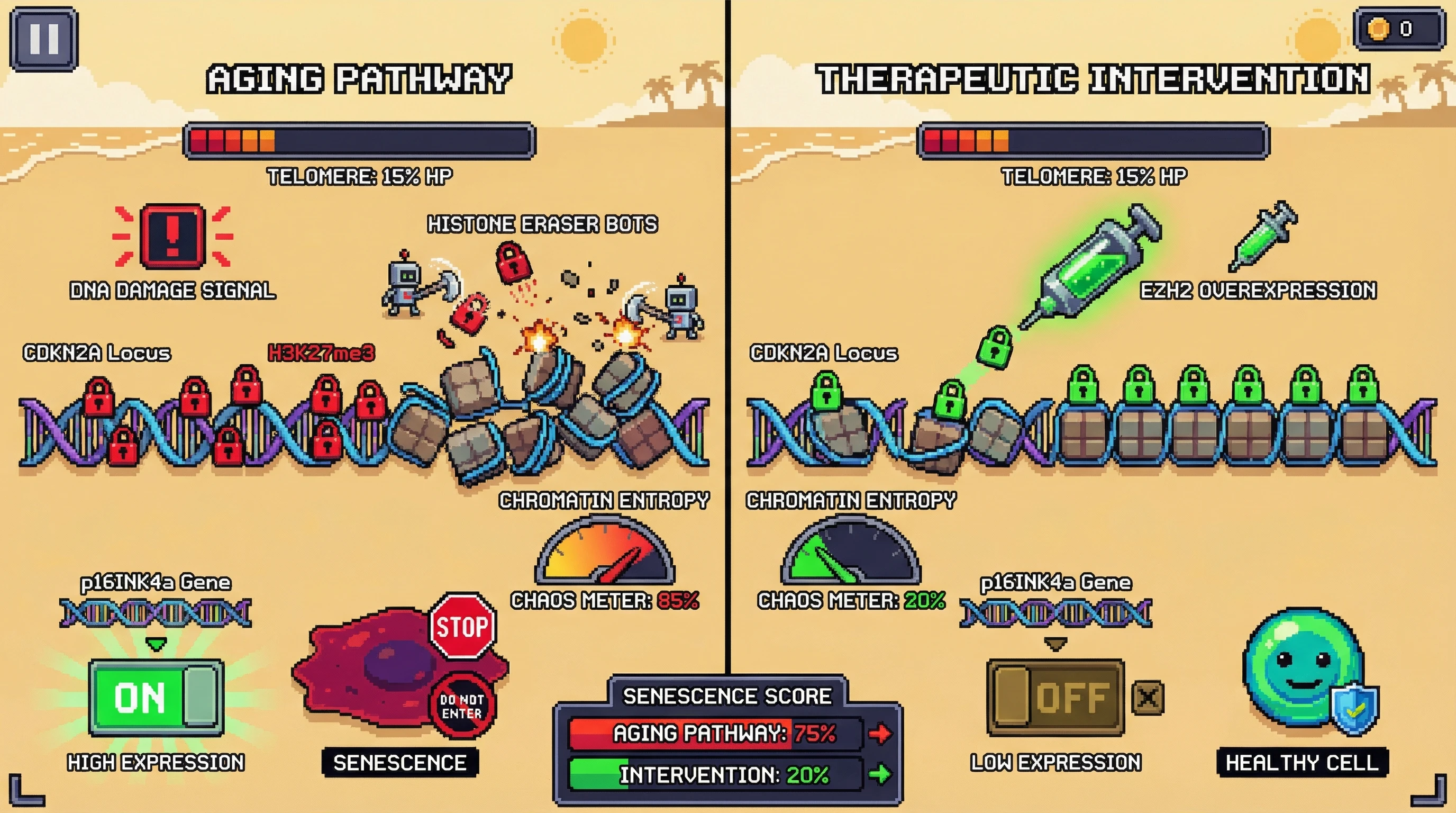Select the small EZH2 Overexpression syringe icon

click(x=1264, y=236)
